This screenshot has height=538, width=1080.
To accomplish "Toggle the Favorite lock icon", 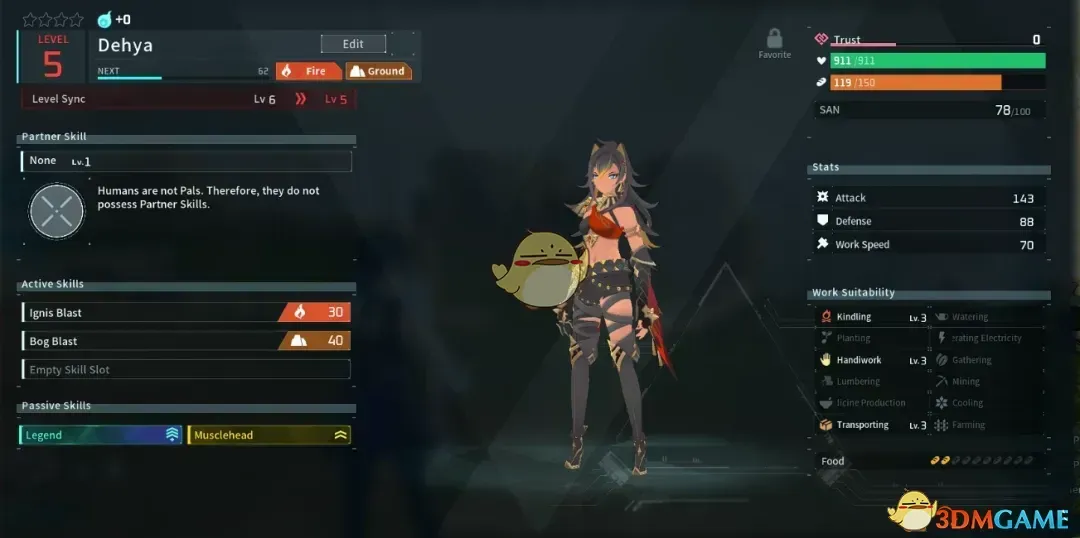I will (x=774, y=40).
